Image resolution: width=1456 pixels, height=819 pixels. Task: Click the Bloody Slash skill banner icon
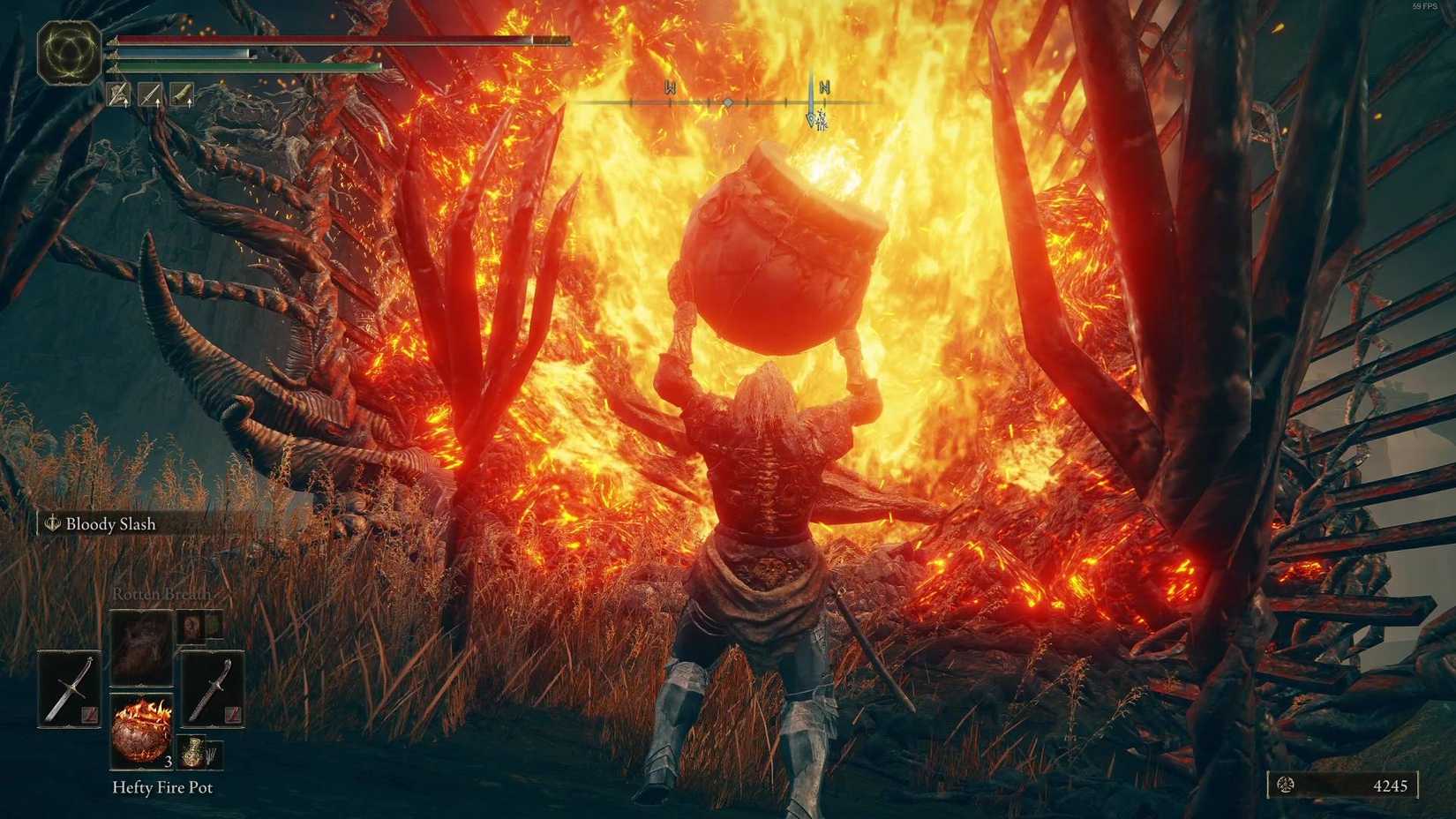tap(51, 523)
